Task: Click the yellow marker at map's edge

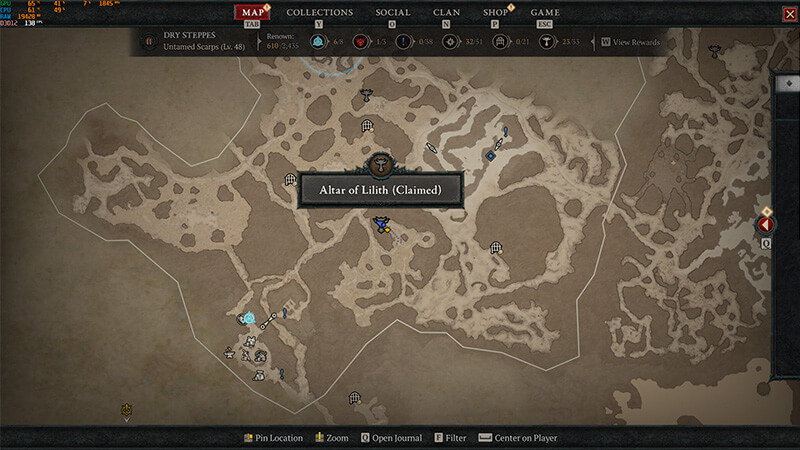Action: (x=127, y=409)
